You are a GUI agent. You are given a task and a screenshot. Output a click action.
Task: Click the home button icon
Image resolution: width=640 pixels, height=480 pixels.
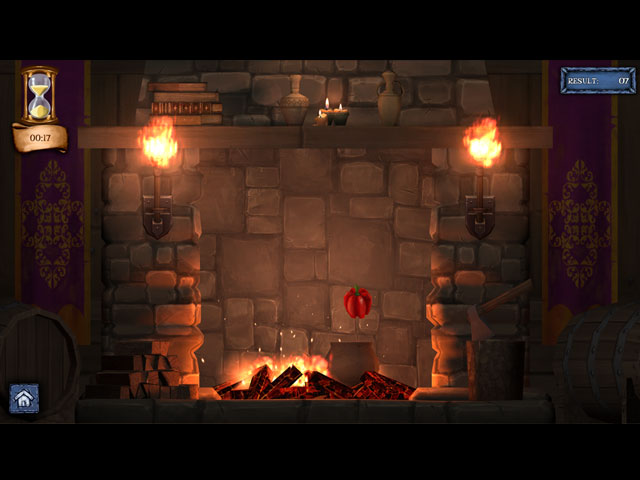tap(24, 398)
